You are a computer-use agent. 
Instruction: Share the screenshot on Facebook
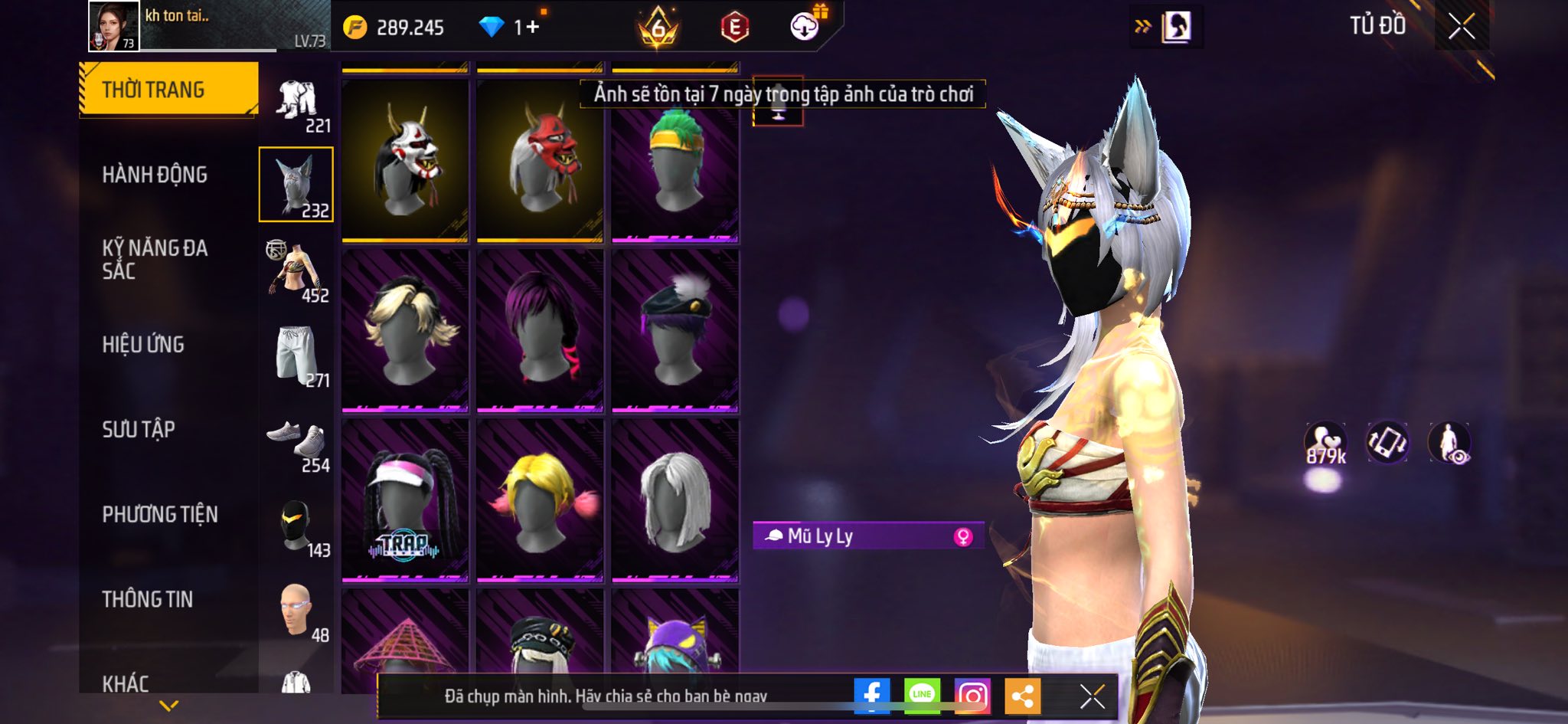[x=872, y=695]
